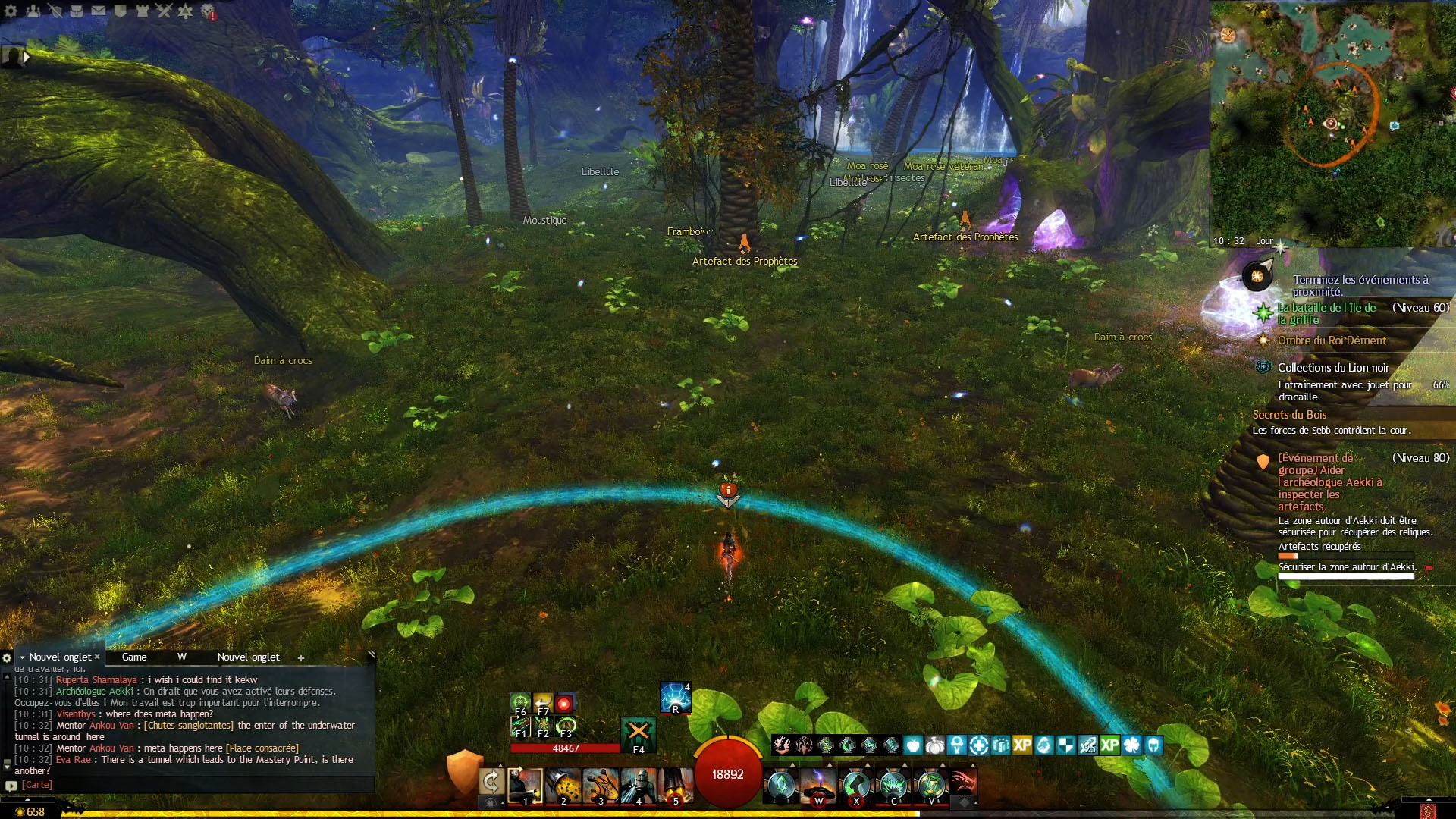Activate the weapon swap button

(491, 783)
